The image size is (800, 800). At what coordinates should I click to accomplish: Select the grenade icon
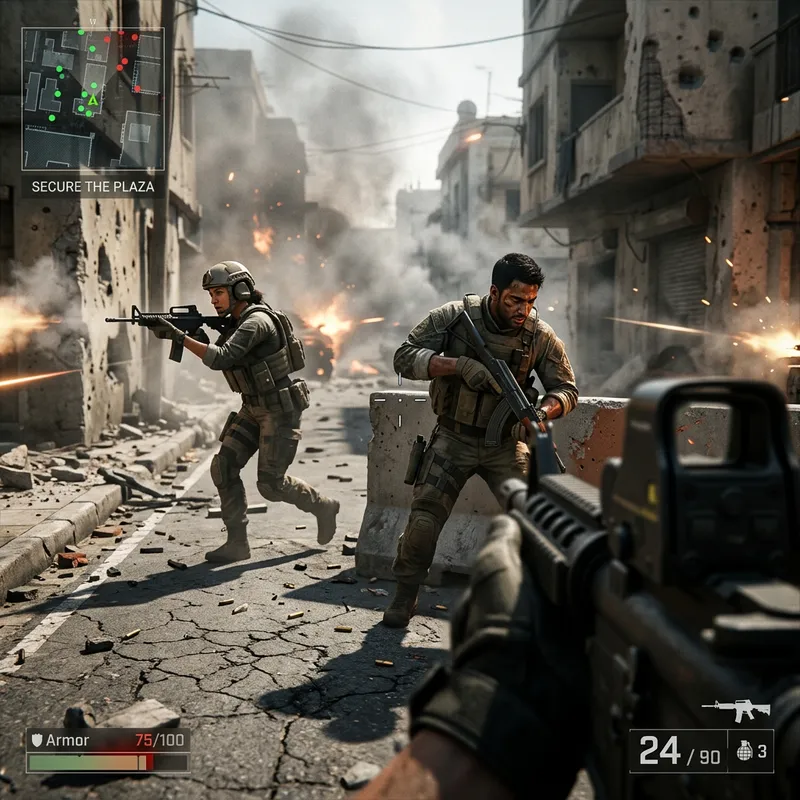744,751
